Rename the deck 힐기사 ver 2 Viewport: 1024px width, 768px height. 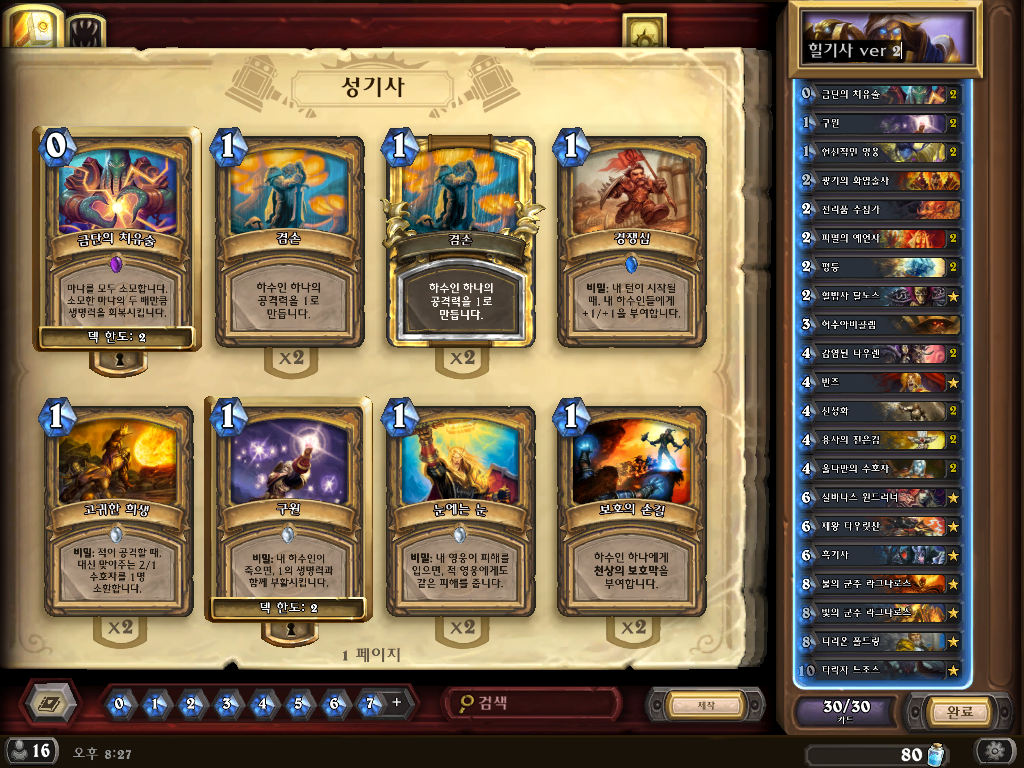click(x=855, y=50)
